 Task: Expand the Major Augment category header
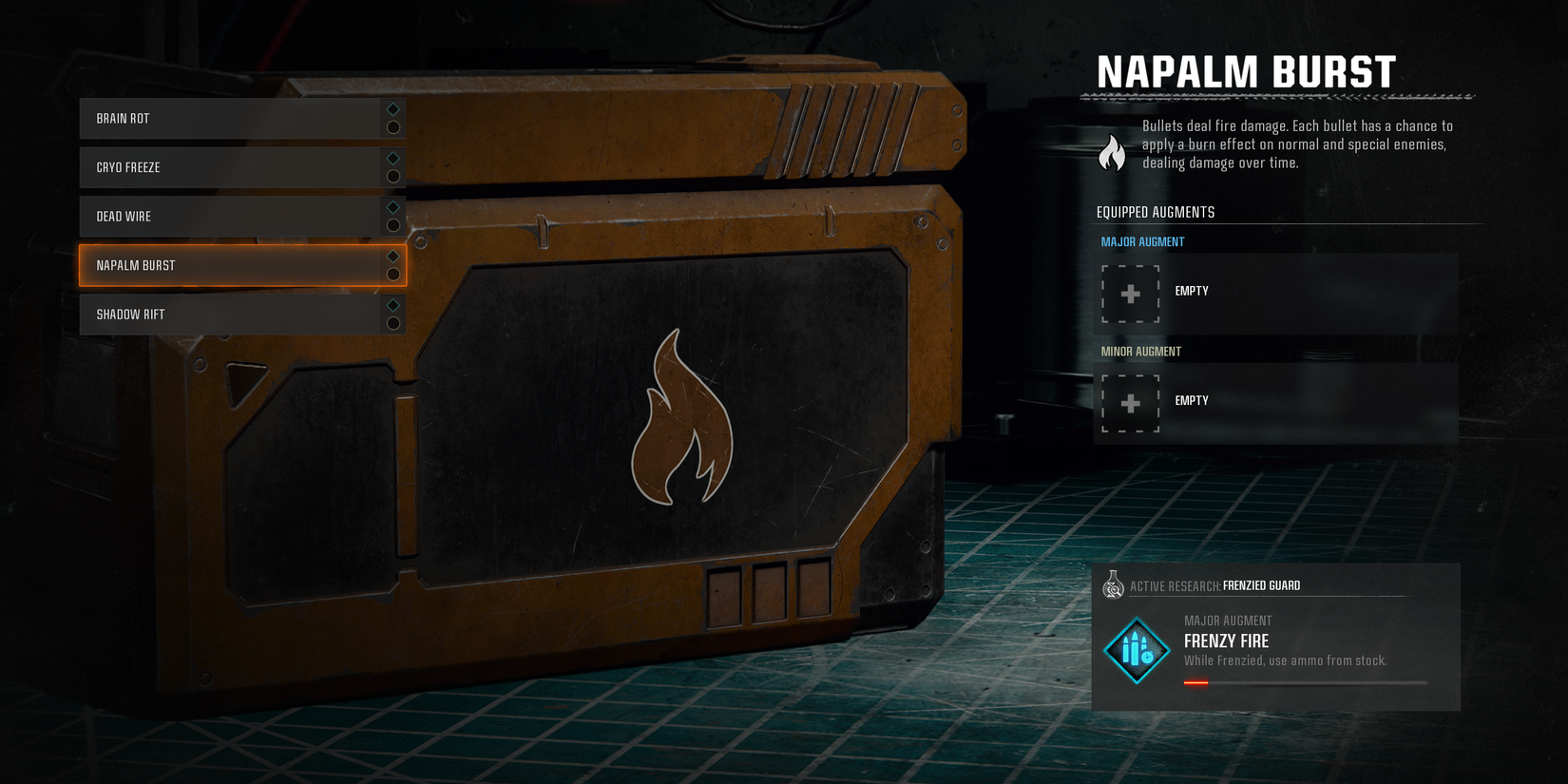pos(1140,241)
